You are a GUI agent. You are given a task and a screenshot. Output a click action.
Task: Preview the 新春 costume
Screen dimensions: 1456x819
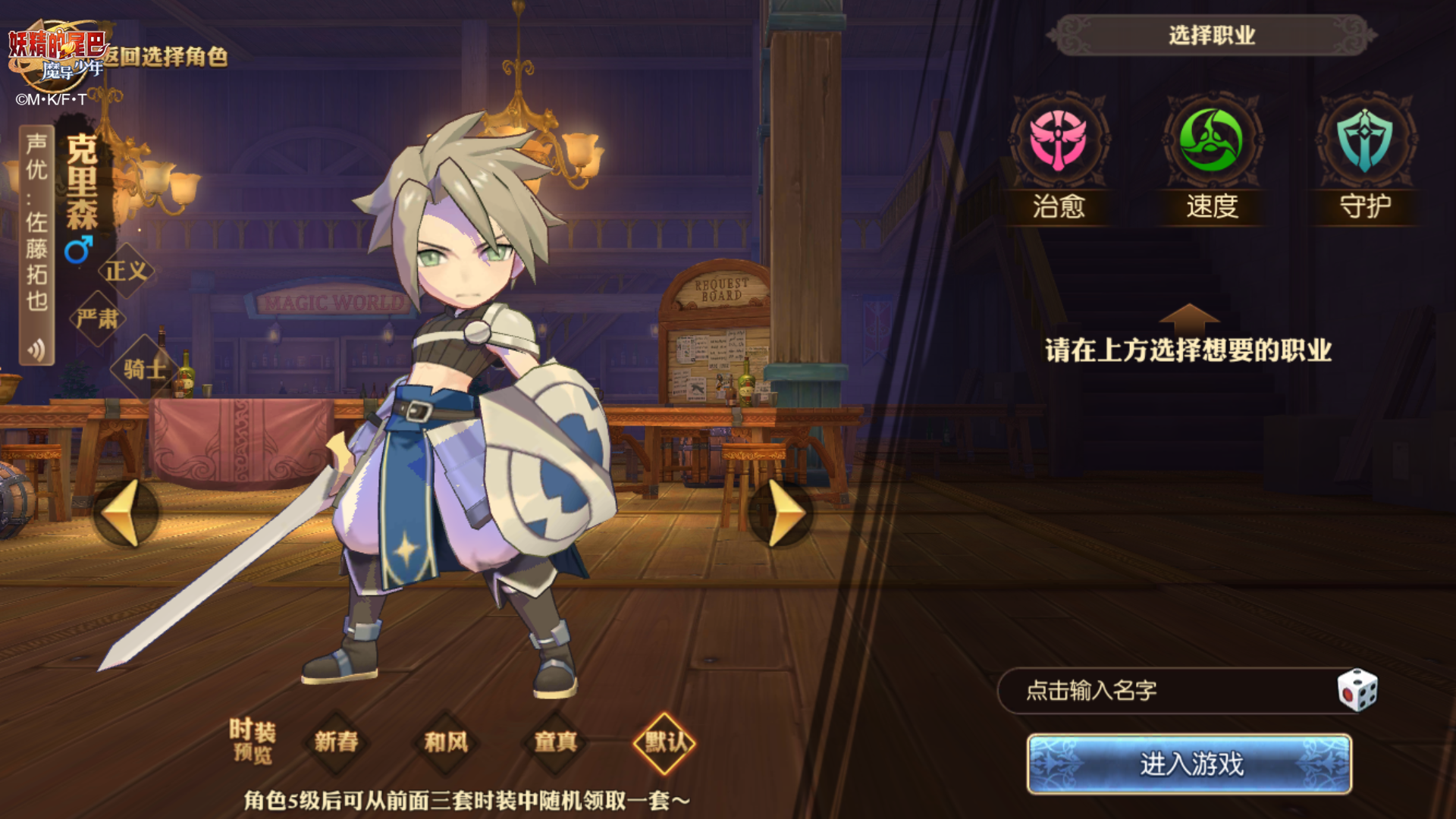click(x=336, y=742)
